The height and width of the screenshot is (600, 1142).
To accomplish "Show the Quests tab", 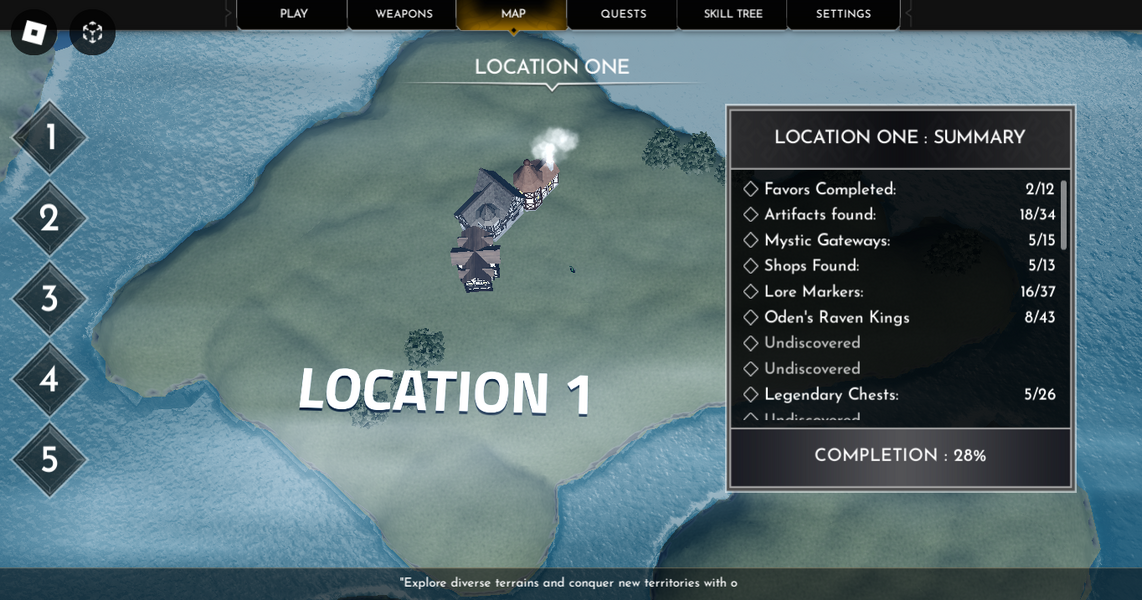I will (x=623, y=15).
